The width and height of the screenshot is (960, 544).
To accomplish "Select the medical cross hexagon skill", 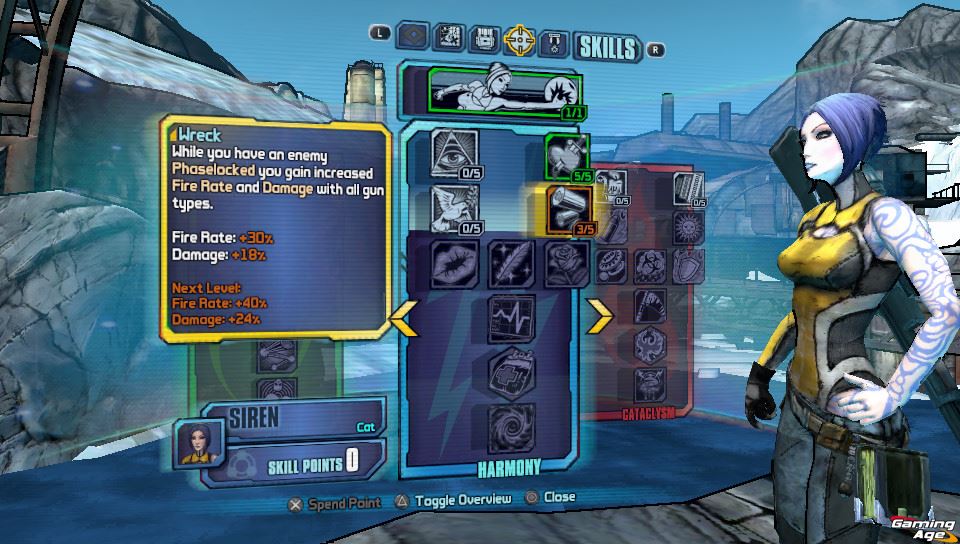I will [510, 374].
